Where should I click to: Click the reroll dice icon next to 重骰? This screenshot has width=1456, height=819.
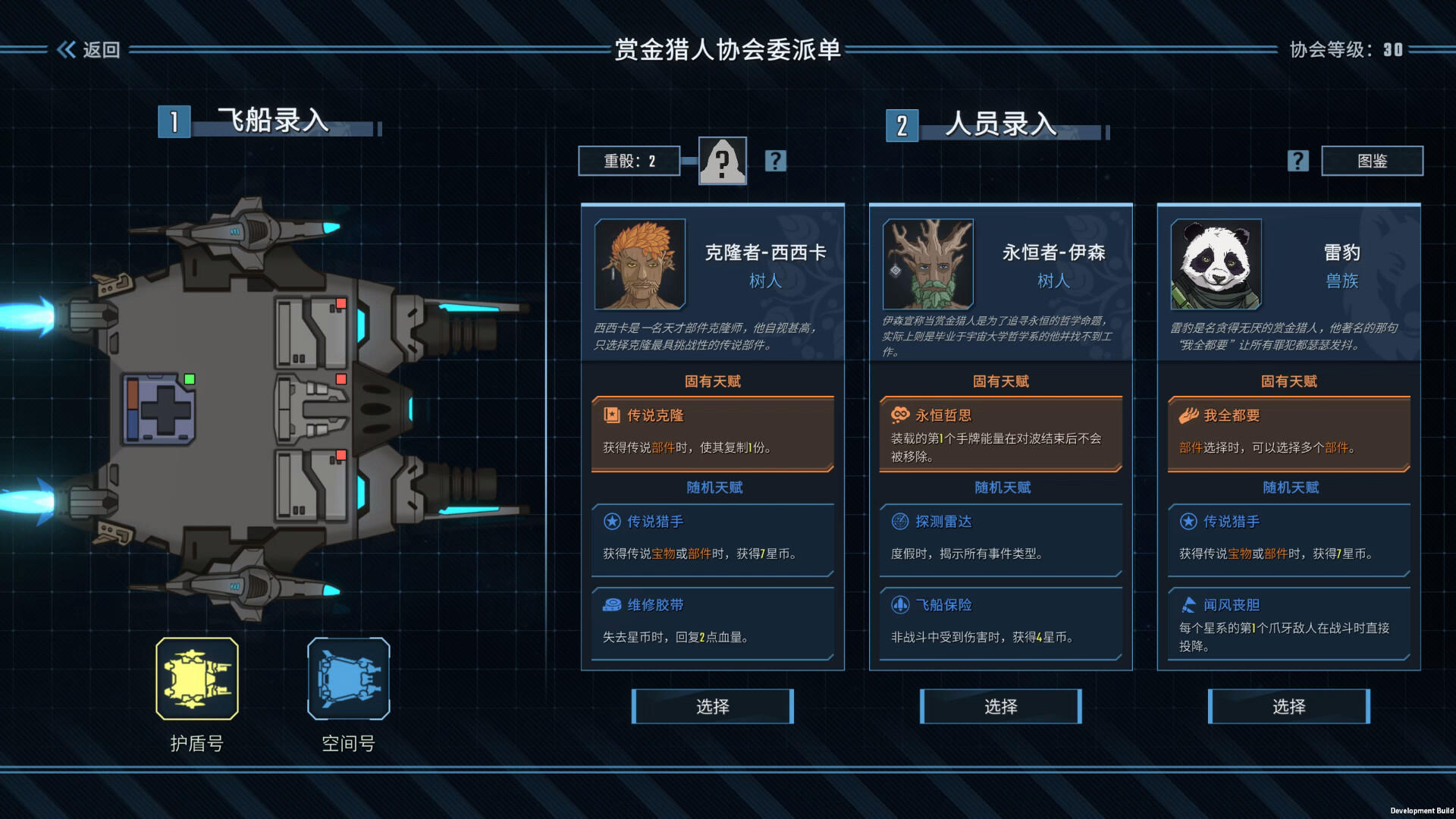pyautogui.click(x=722, y=161)
